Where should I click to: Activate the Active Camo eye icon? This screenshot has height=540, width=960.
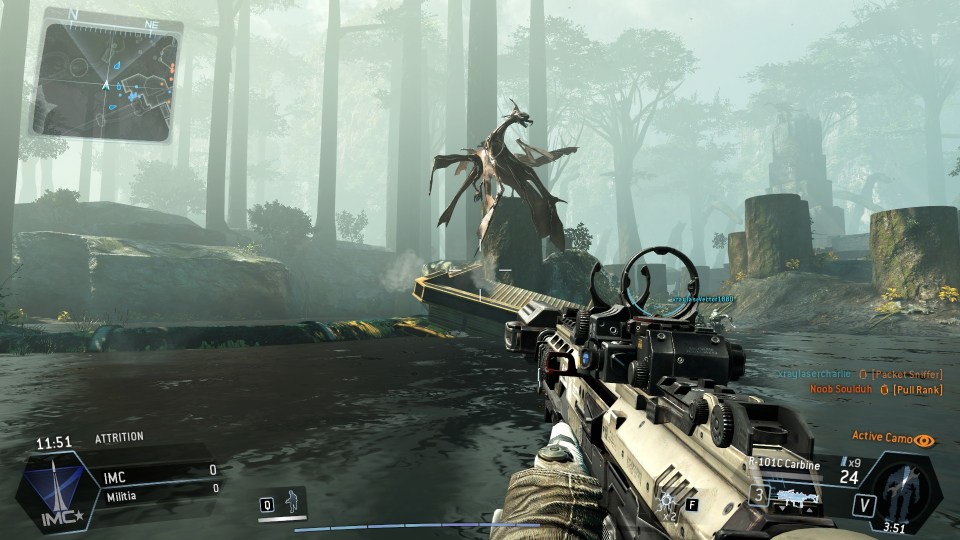point(925,439)
